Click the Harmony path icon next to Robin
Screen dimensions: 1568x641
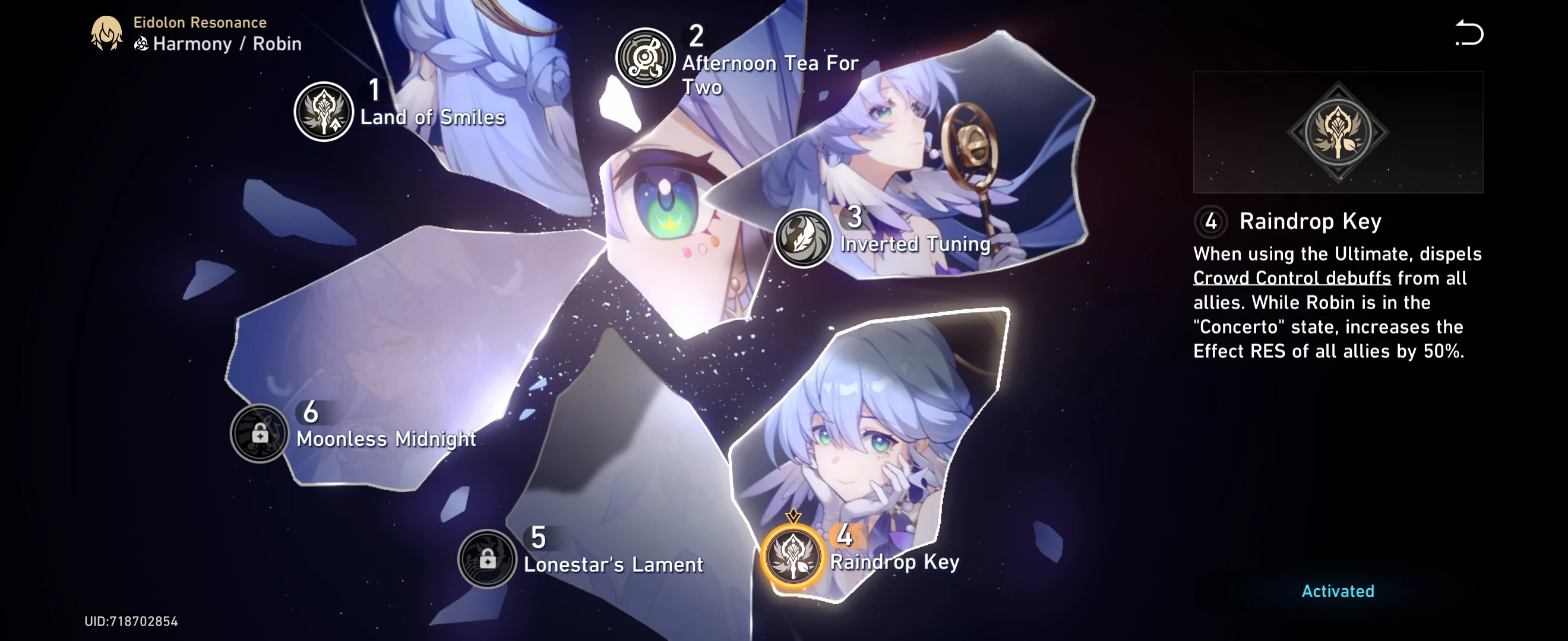click(141, 43)
